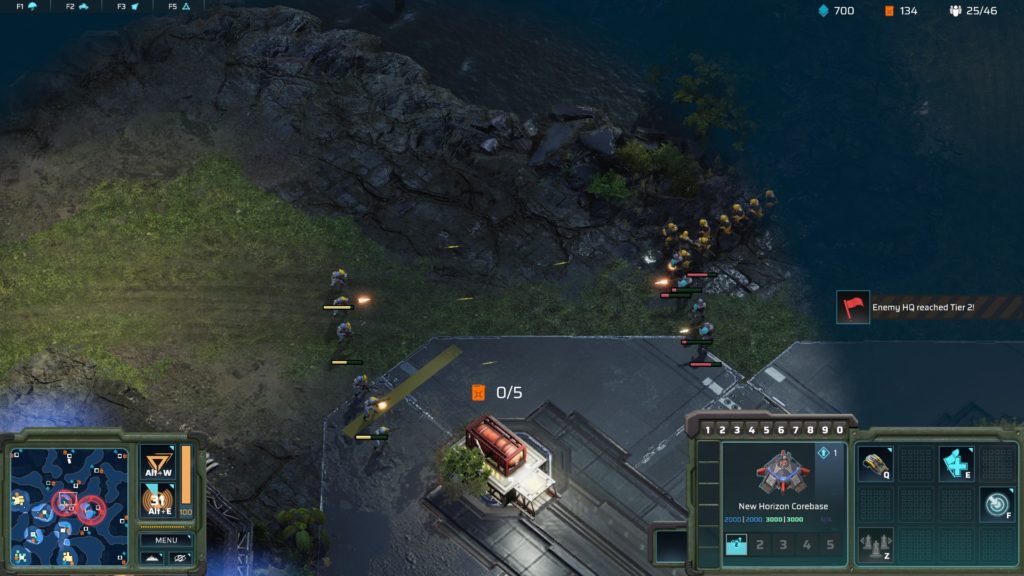Select the highlighted first production queue slot
The width and height of the screenshot is (1024, 576).
(x=736, y=545)
